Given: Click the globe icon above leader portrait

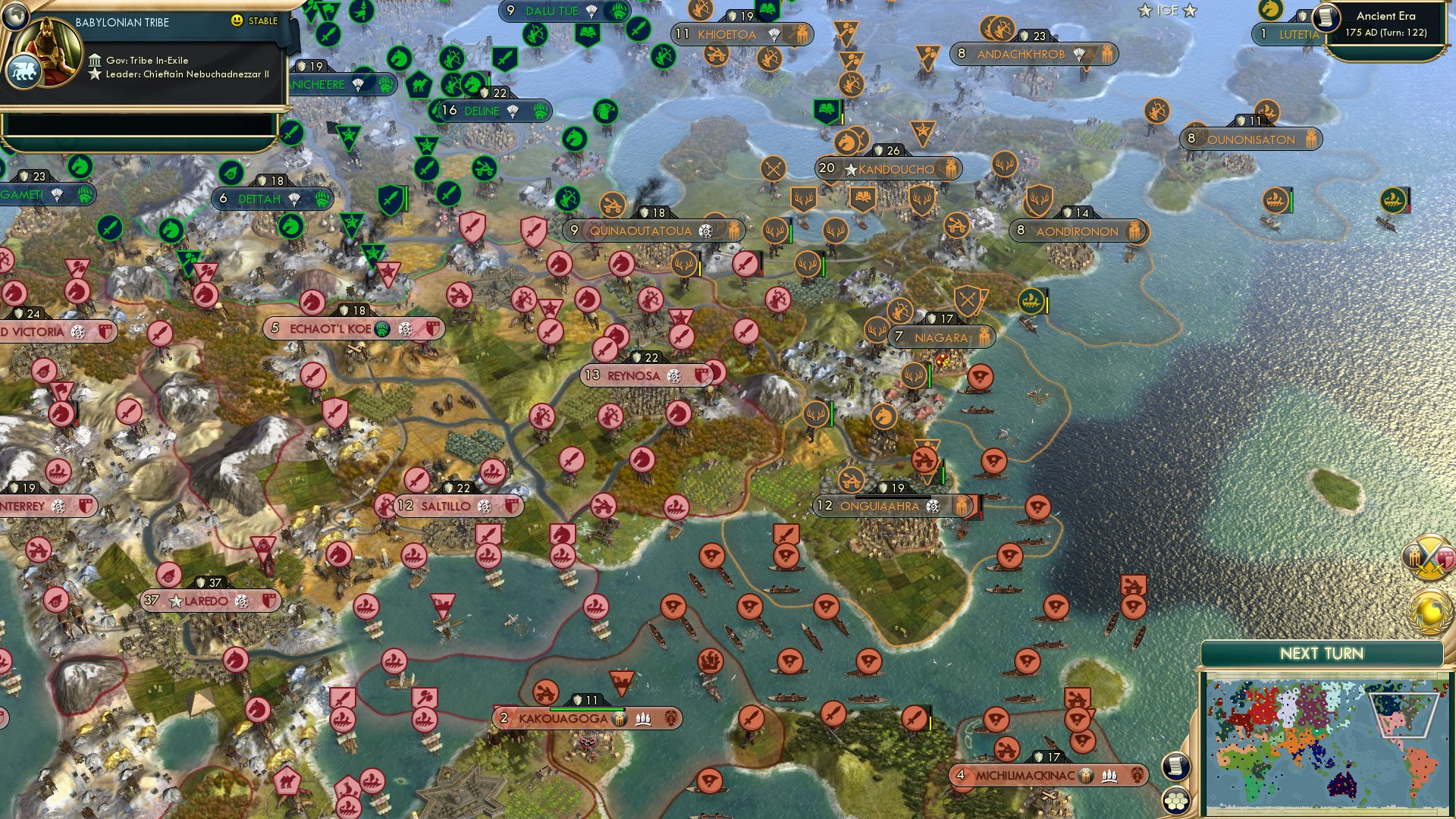Looking at the screenshot, I should (15, 14).
